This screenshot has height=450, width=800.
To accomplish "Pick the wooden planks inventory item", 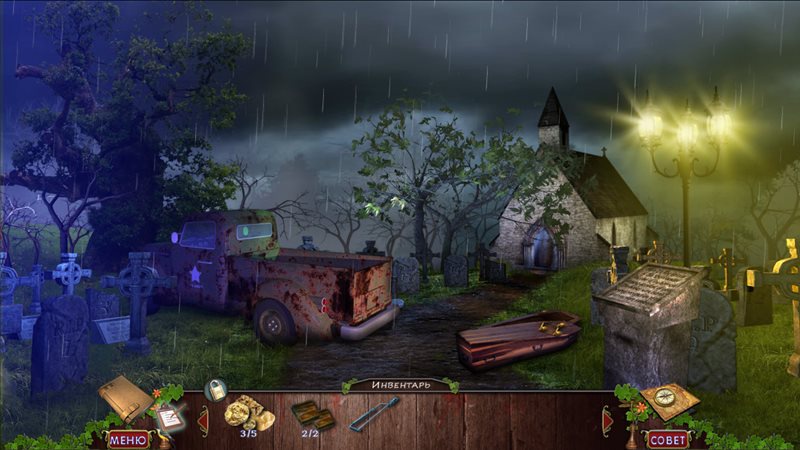I will 312,413.
